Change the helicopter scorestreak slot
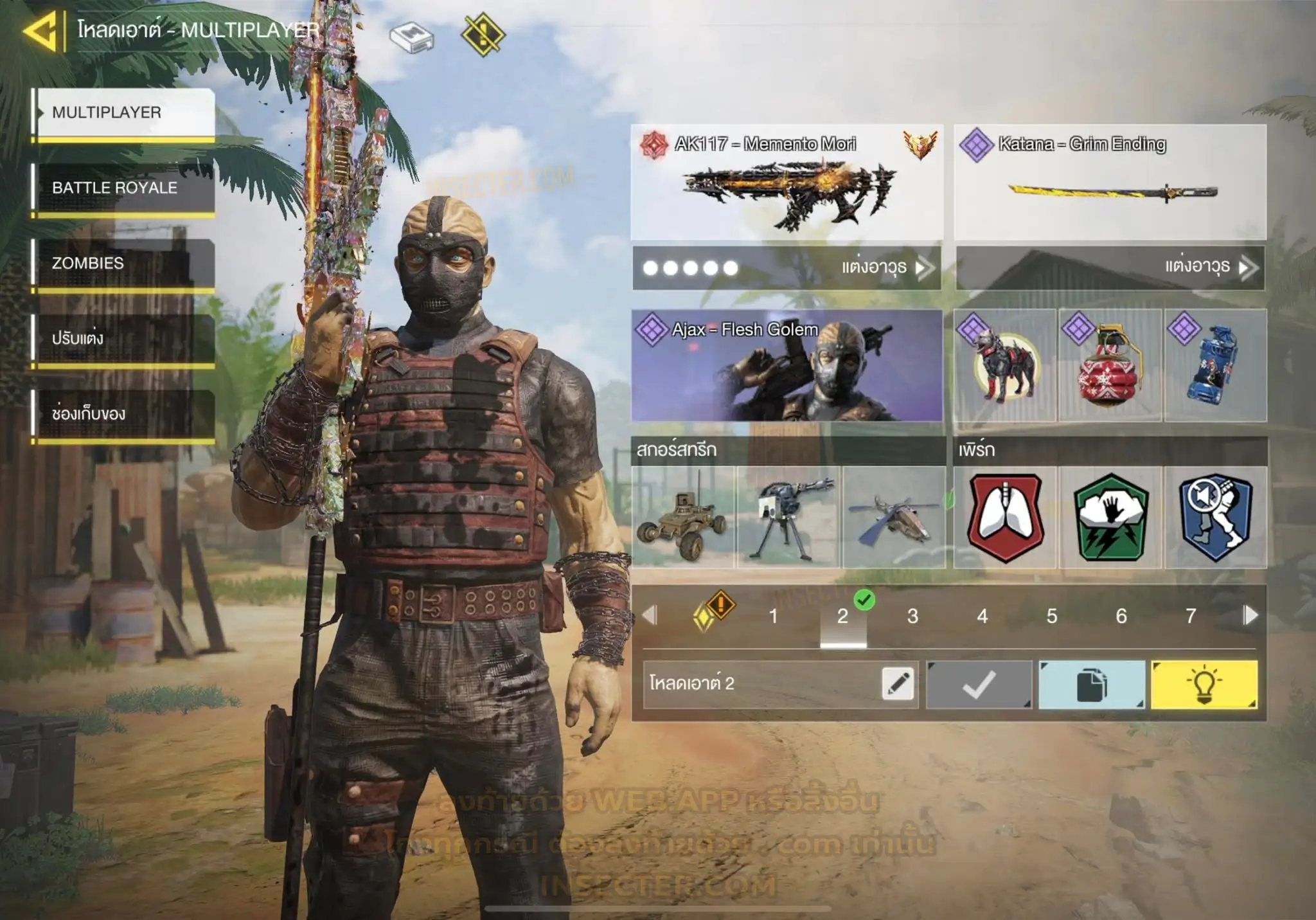The width and height of the screenshot is (1316, 920). pos(894,518)
